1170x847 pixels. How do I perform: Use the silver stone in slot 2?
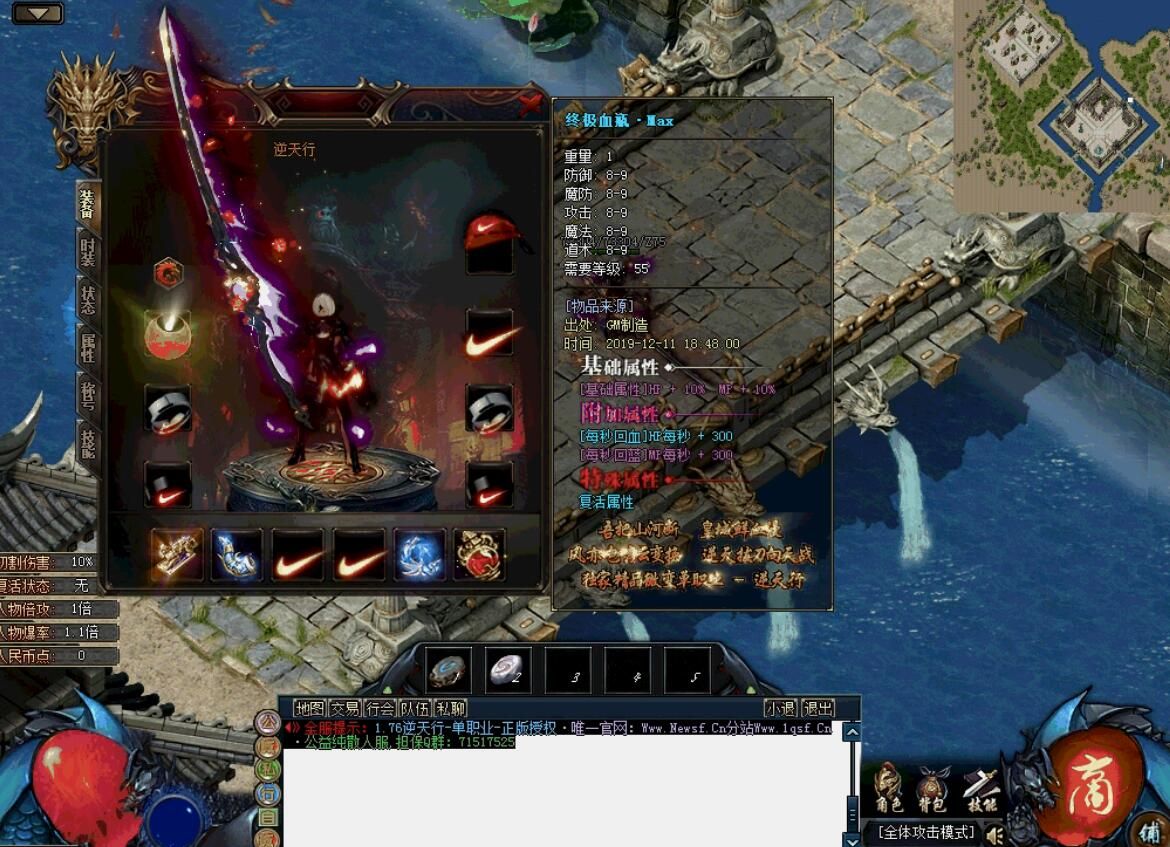coord(508,669)
